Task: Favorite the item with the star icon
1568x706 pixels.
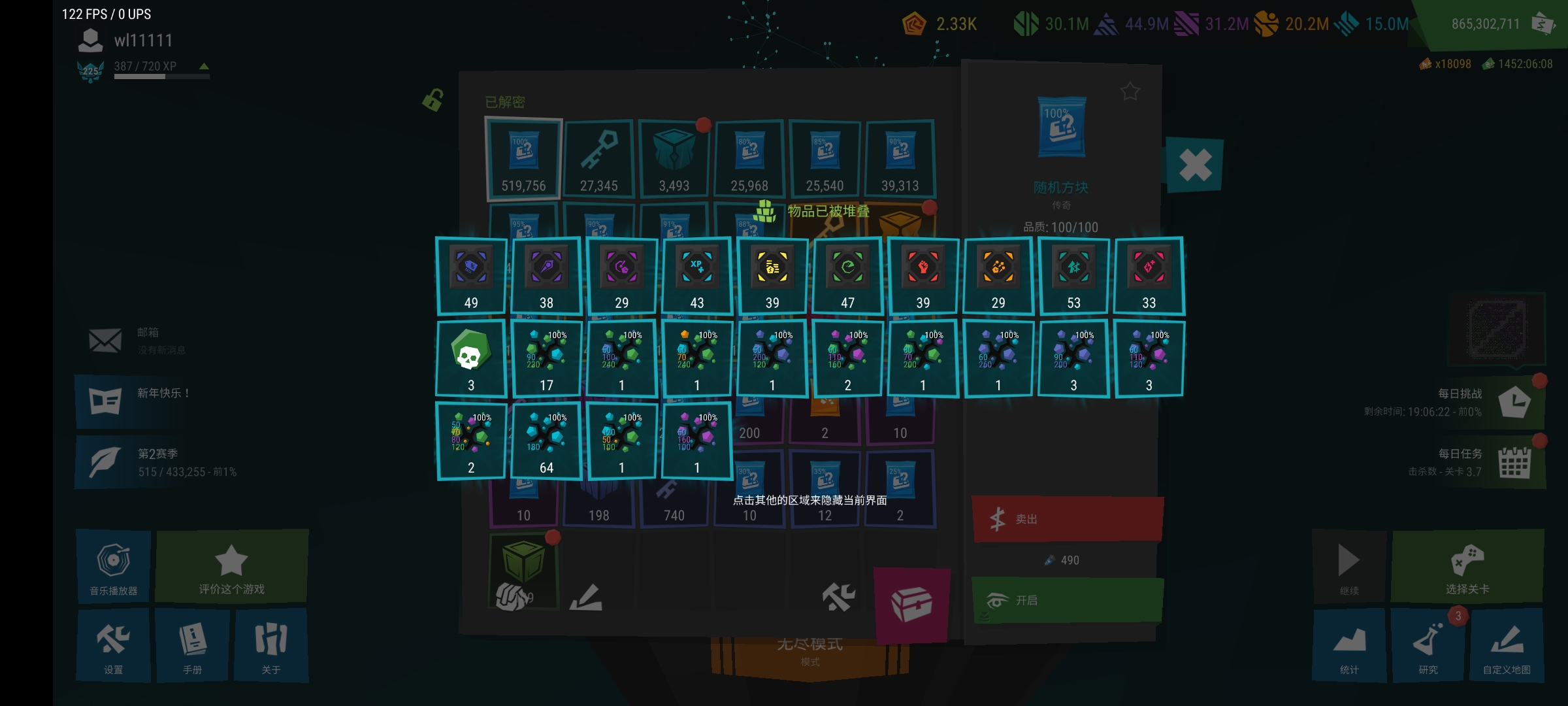Action: [x=1130, y=92]
